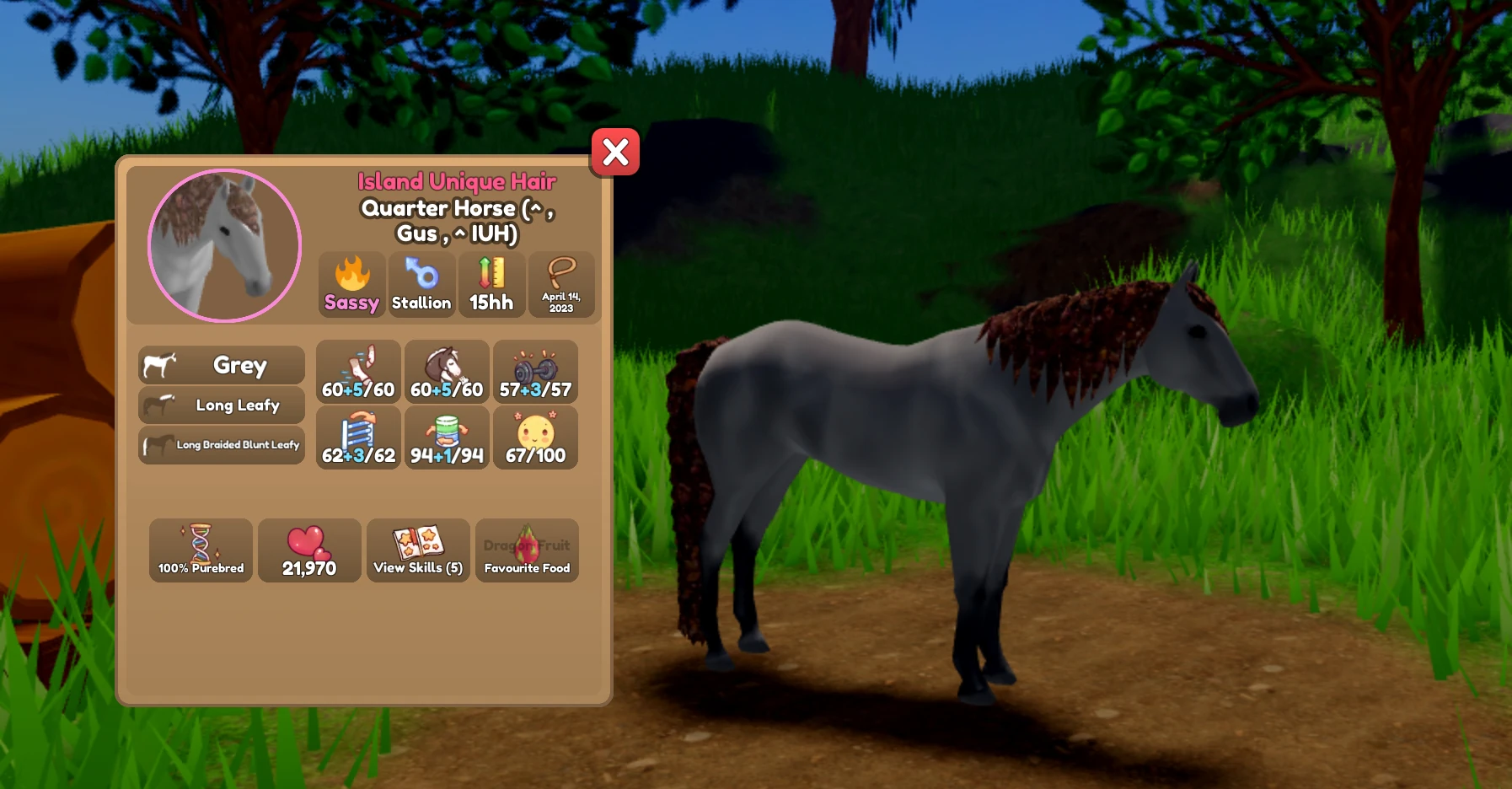Expand the horse head intelligence stat
Image resolution: width=1512 pixels, height=789 pixels.
click(x=447, y=371)
